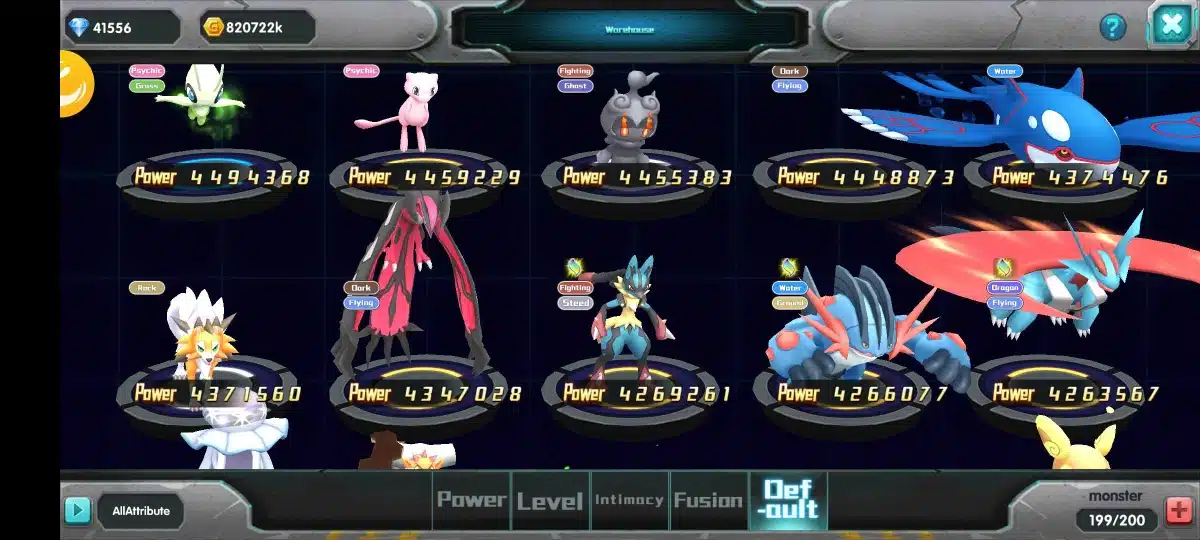Sort monsters by Level

point(549,500)
